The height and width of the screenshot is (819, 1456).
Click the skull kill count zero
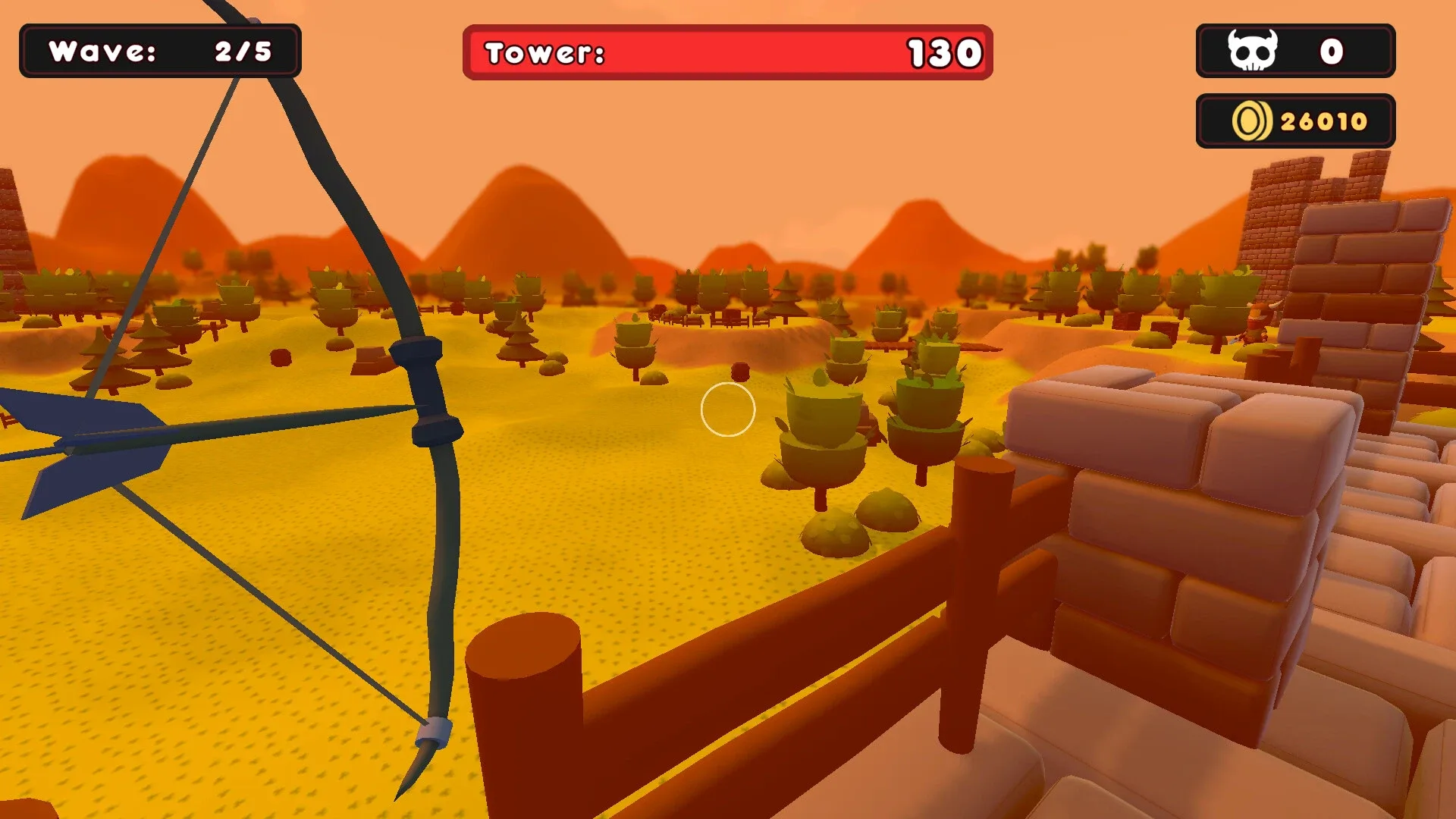(1332, 50)
